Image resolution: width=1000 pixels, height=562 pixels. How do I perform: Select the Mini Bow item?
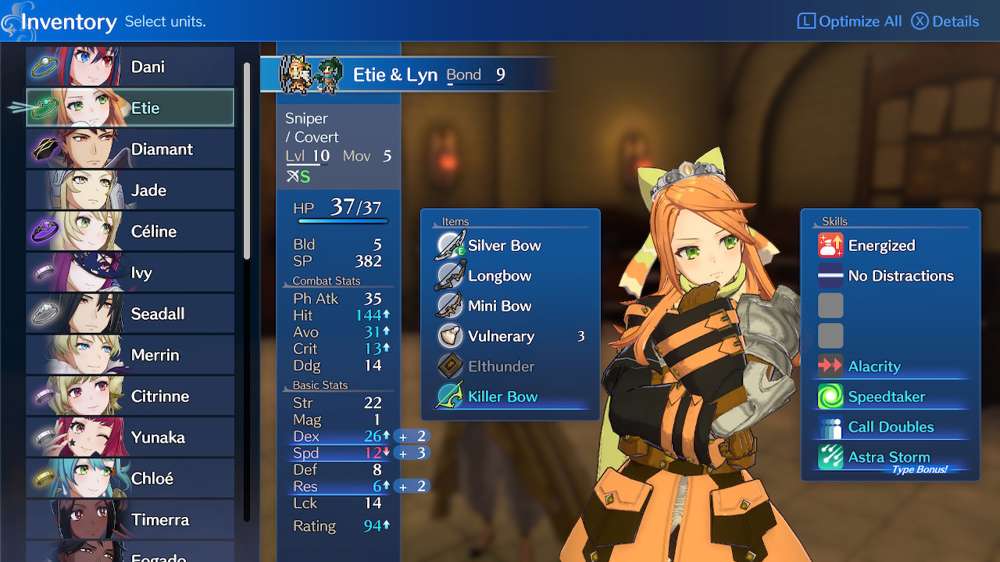click(x=499, y=306)
